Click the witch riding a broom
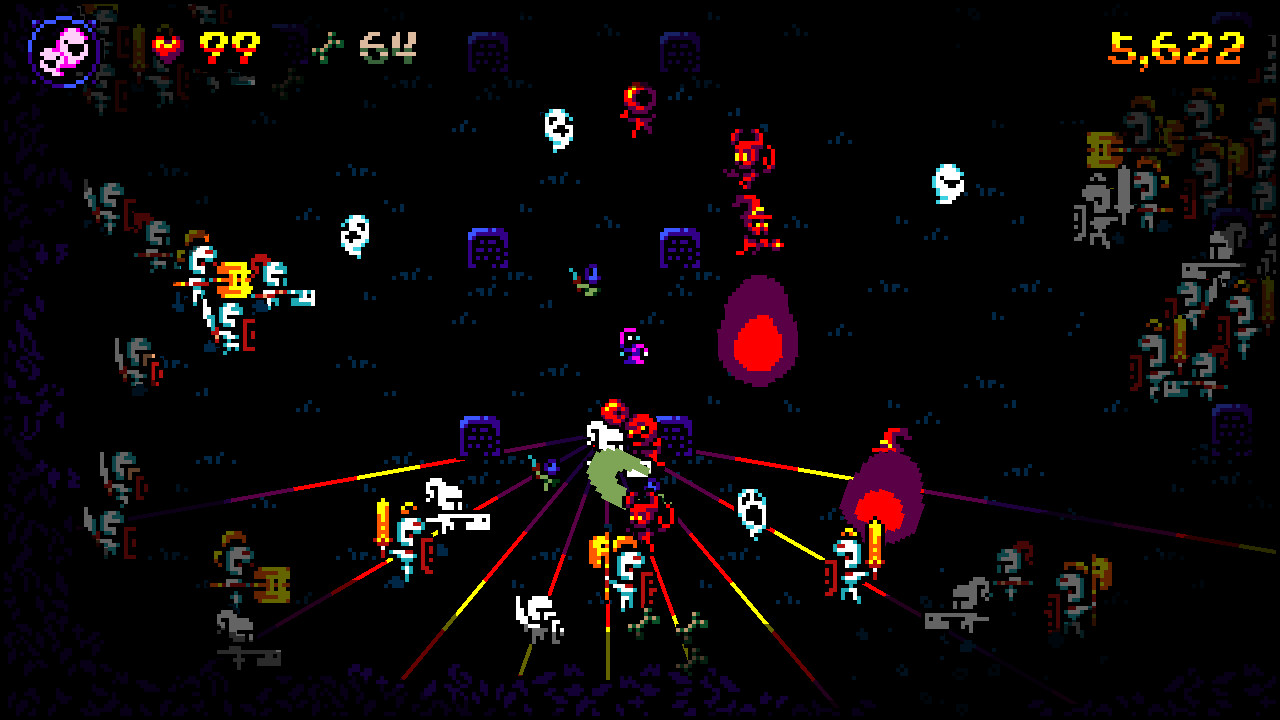The width and height of the screenshot is (1280, 720). click(755, 228)
